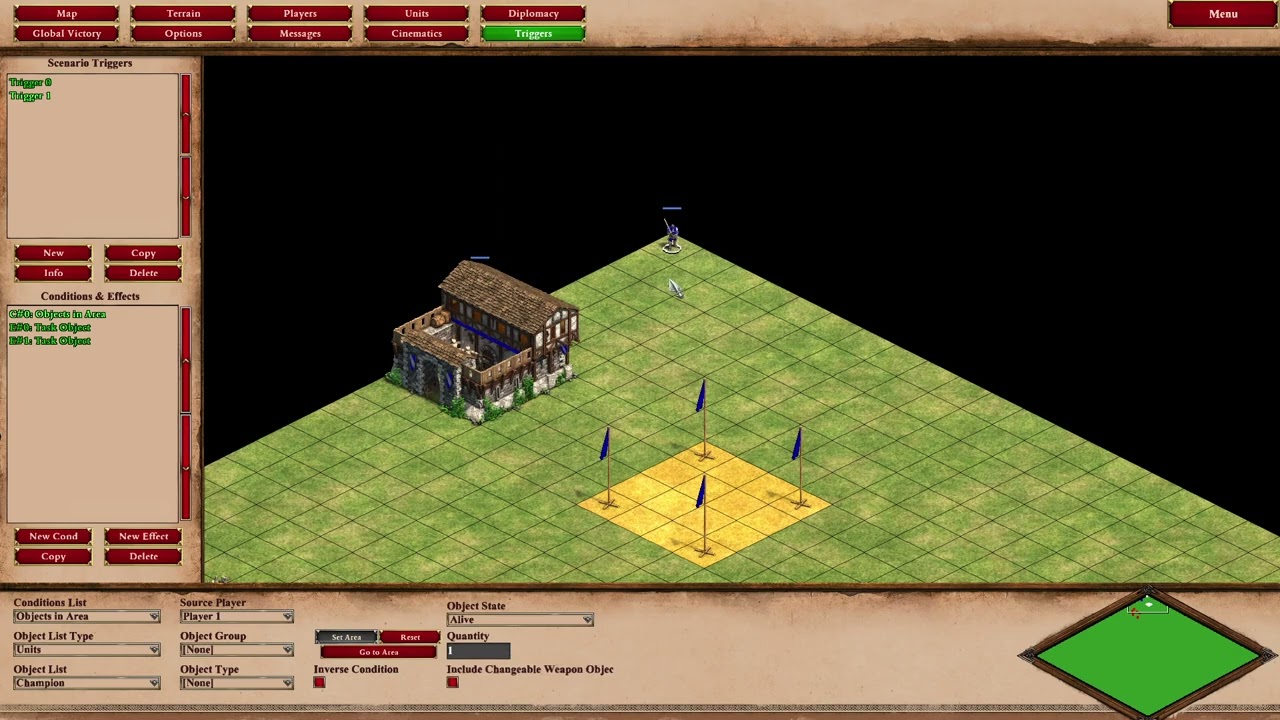The image size is (1280, 720).
Task: Open the Cinematics editor section
Action: pyautogui.click(x=416, y=33)
